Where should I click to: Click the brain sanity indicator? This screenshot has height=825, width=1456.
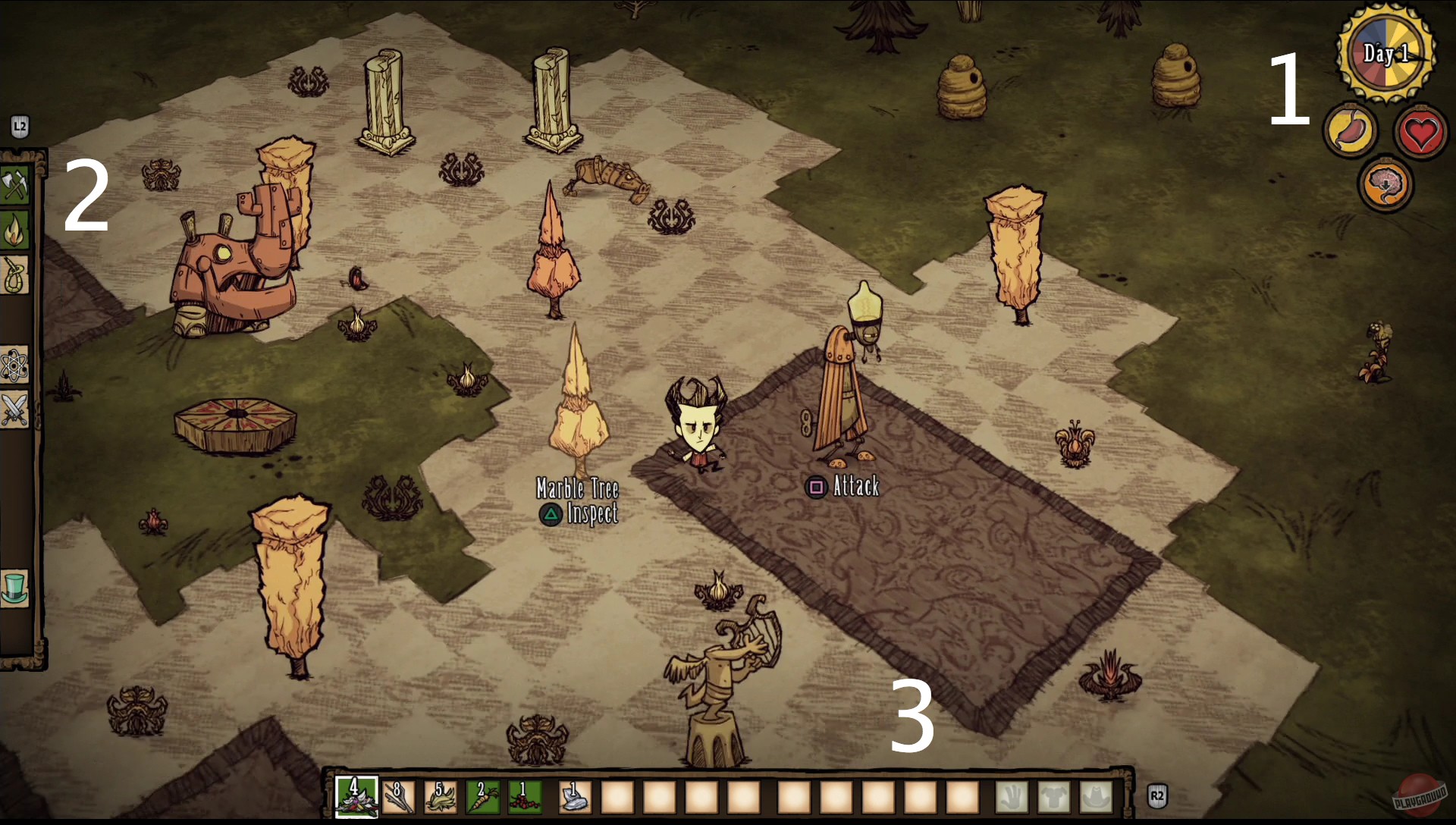coord(1386,184)
